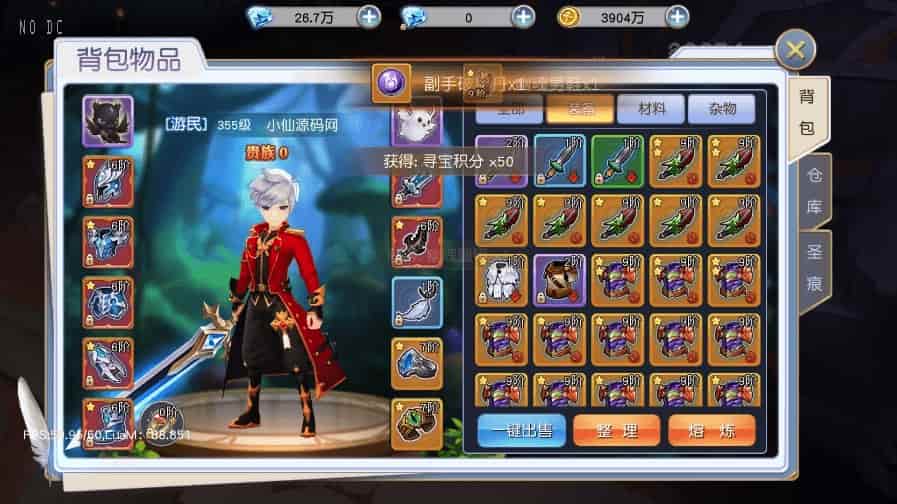Select the brown leather armor in the bag
Screen dimensions: 897x504
point(559,279)
